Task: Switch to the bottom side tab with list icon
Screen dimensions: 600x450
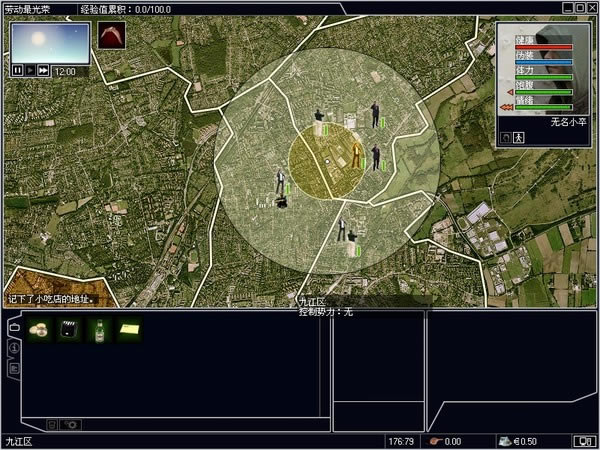Action: tap(13, 368)
